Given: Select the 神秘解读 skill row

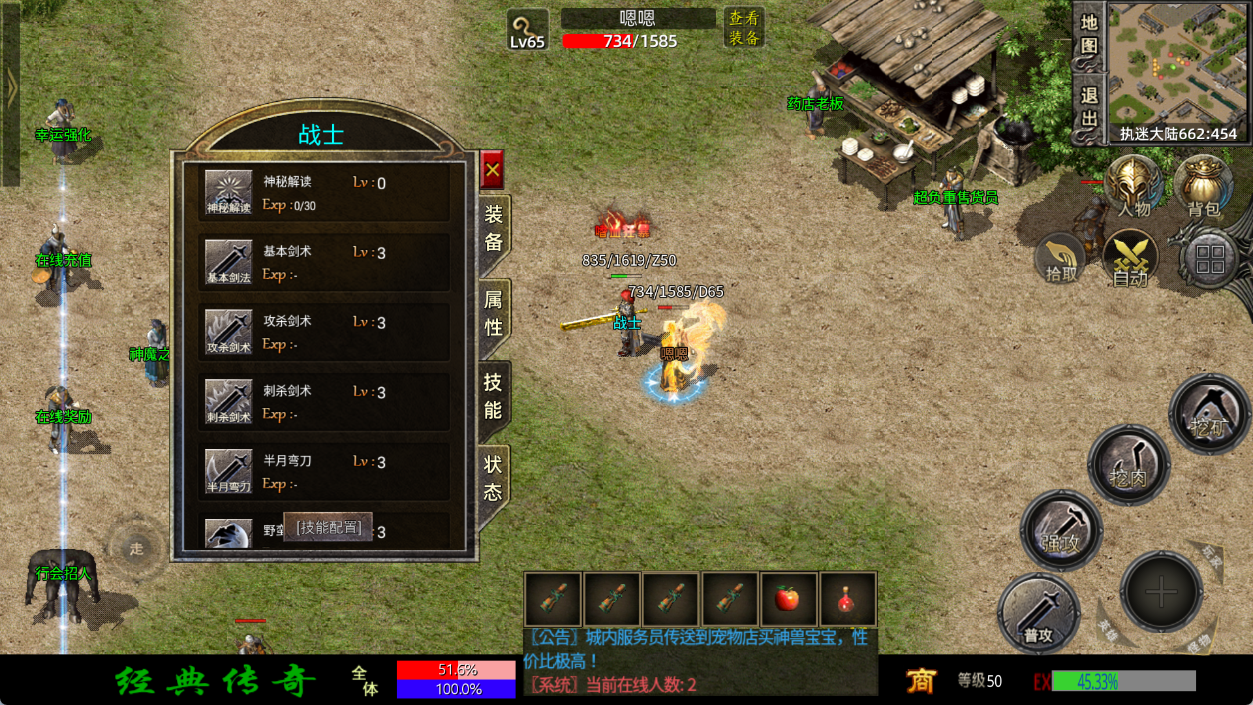Looking at the screenshot, I should 323,193.
